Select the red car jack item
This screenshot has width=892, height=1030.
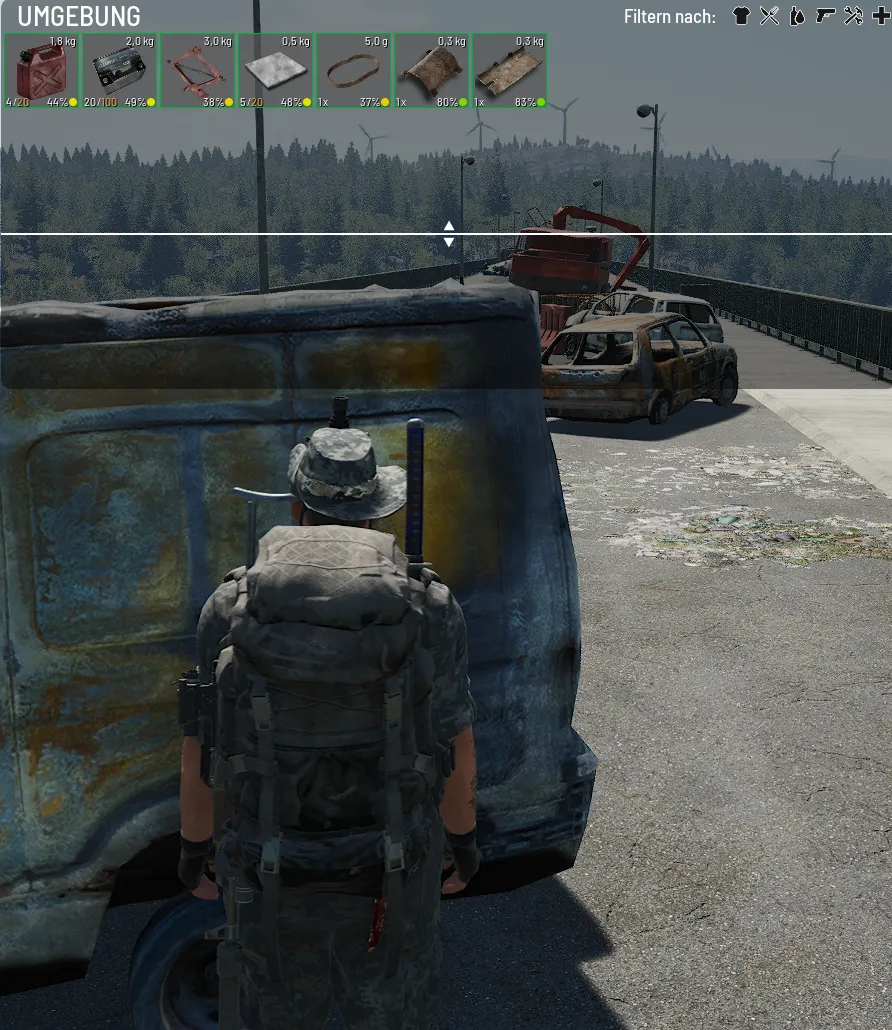[x=198, y=71]
